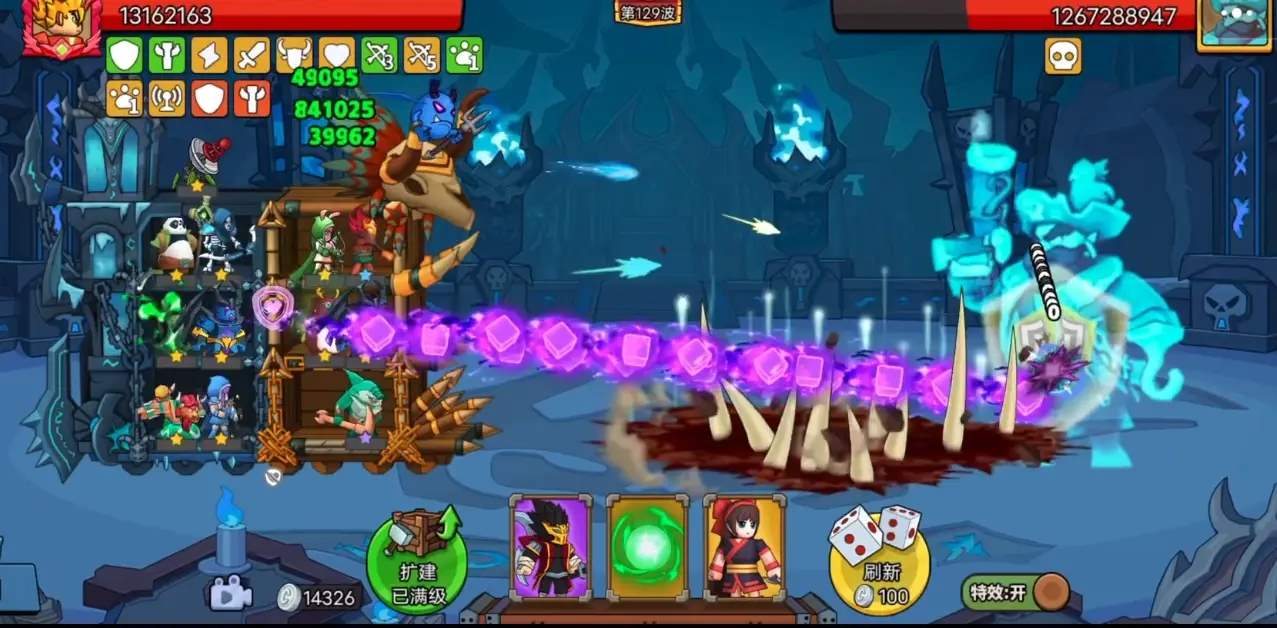Tap the video camera ad icon

coord(229,596)
